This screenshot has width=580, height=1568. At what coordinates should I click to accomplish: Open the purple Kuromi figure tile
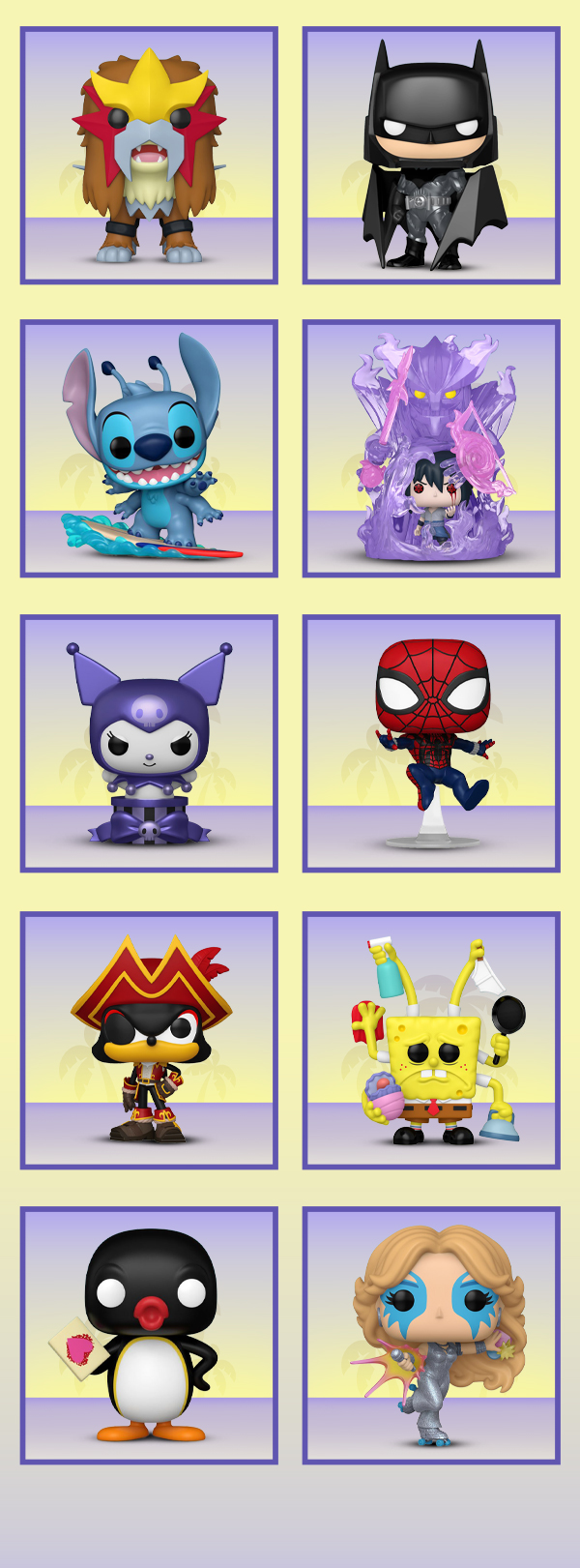pos(149,744)
